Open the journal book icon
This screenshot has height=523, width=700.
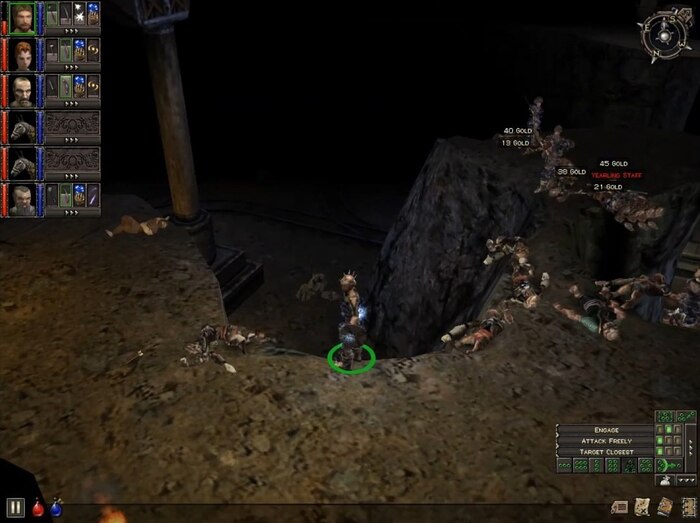663,506
